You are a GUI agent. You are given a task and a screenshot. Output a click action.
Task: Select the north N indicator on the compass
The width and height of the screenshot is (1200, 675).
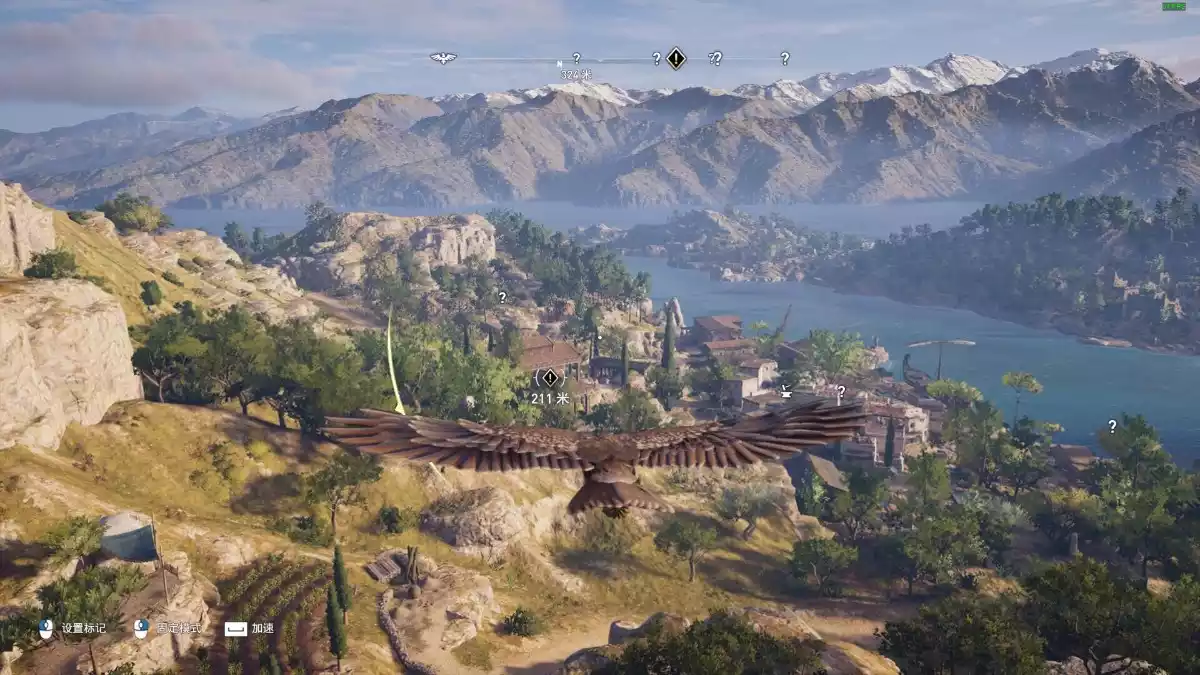click(x=560, y=64)
